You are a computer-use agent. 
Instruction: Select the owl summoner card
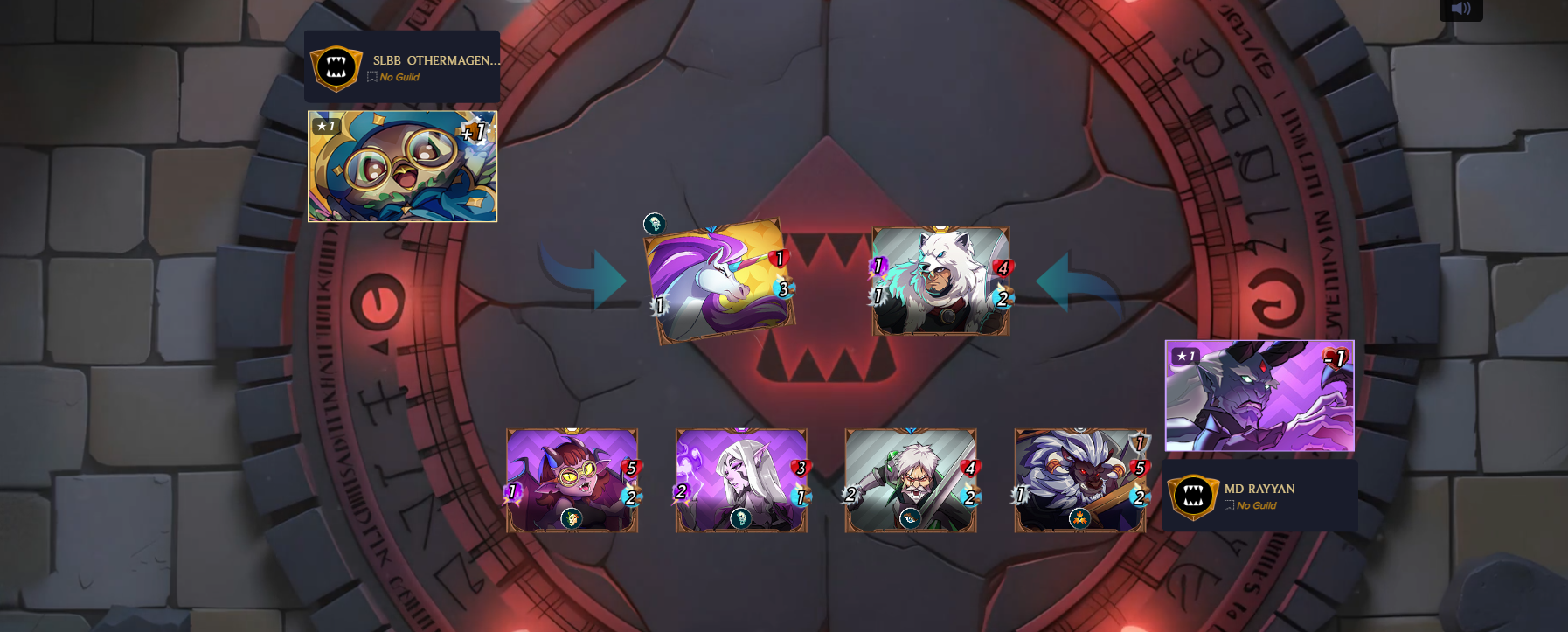point(402,166)
